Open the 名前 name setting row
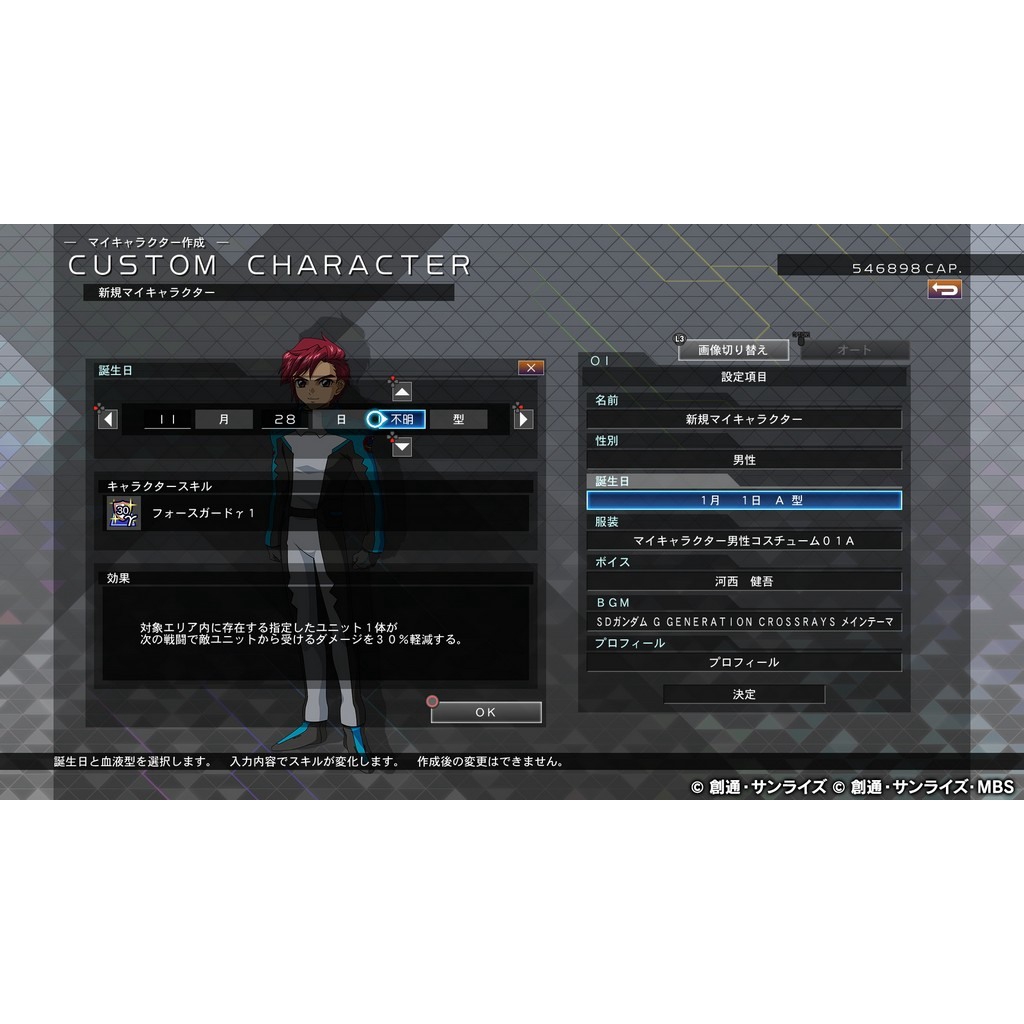Screen dimensions: 1024x1024 click(744, 419)
